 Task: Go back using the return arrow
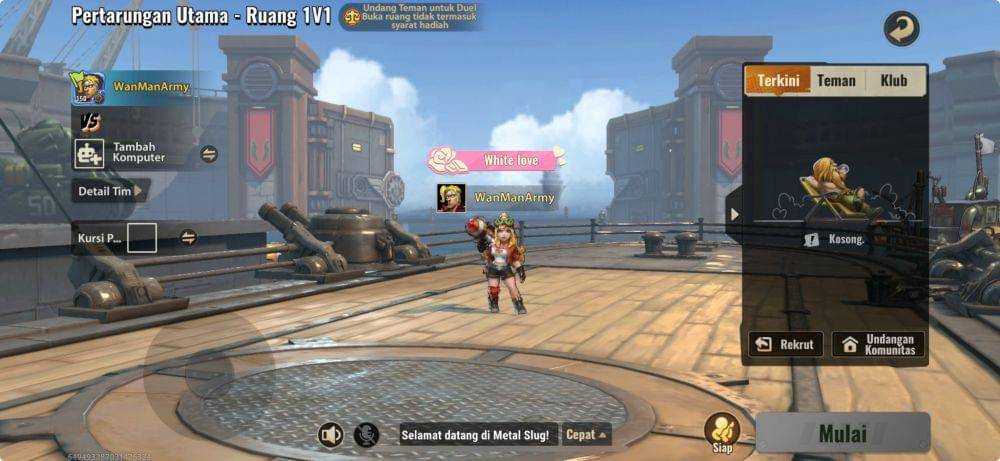tap(901, 29)
